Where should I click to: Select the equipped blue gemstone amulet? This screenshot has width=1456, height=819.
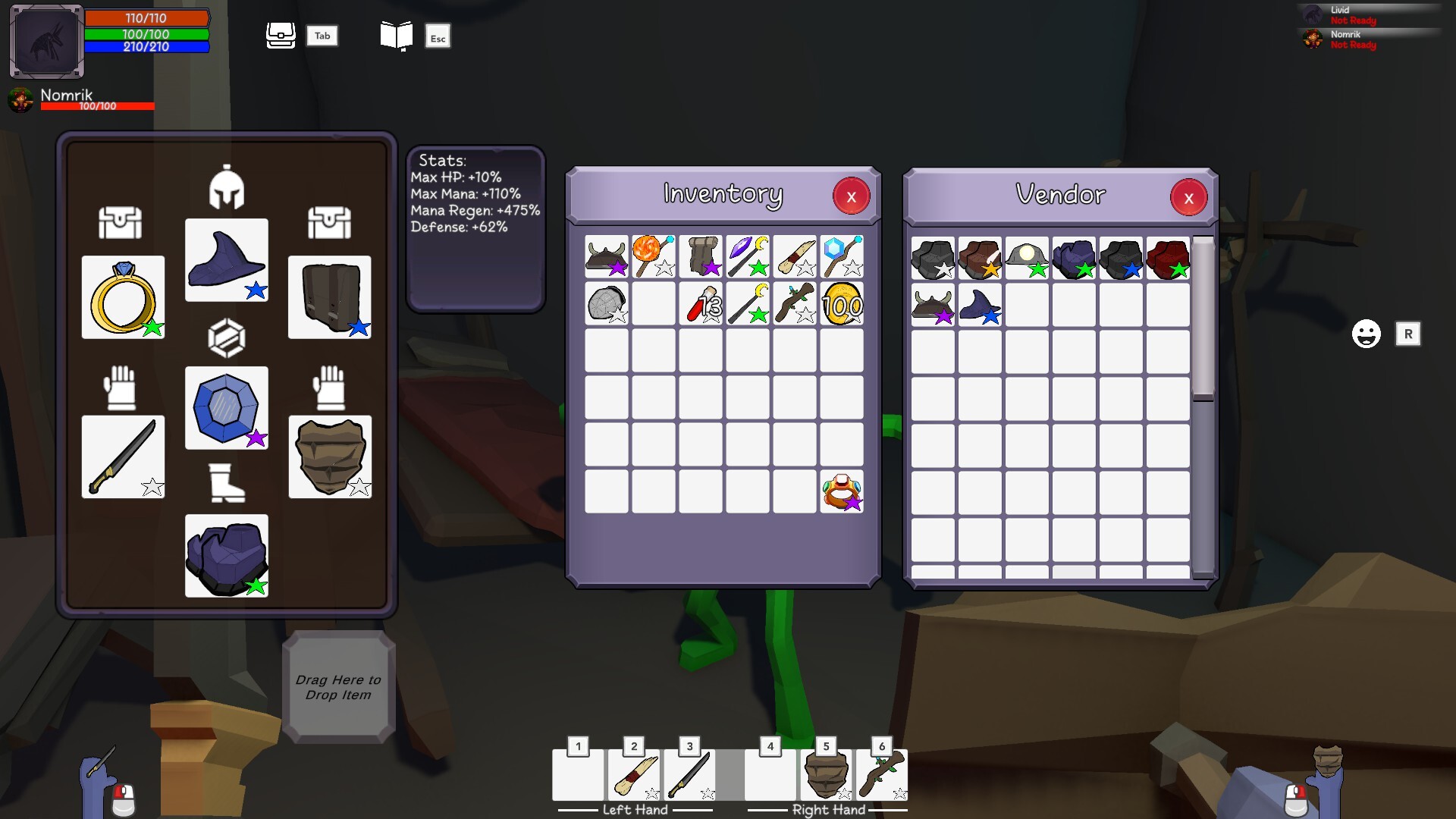tap(226, 408)
